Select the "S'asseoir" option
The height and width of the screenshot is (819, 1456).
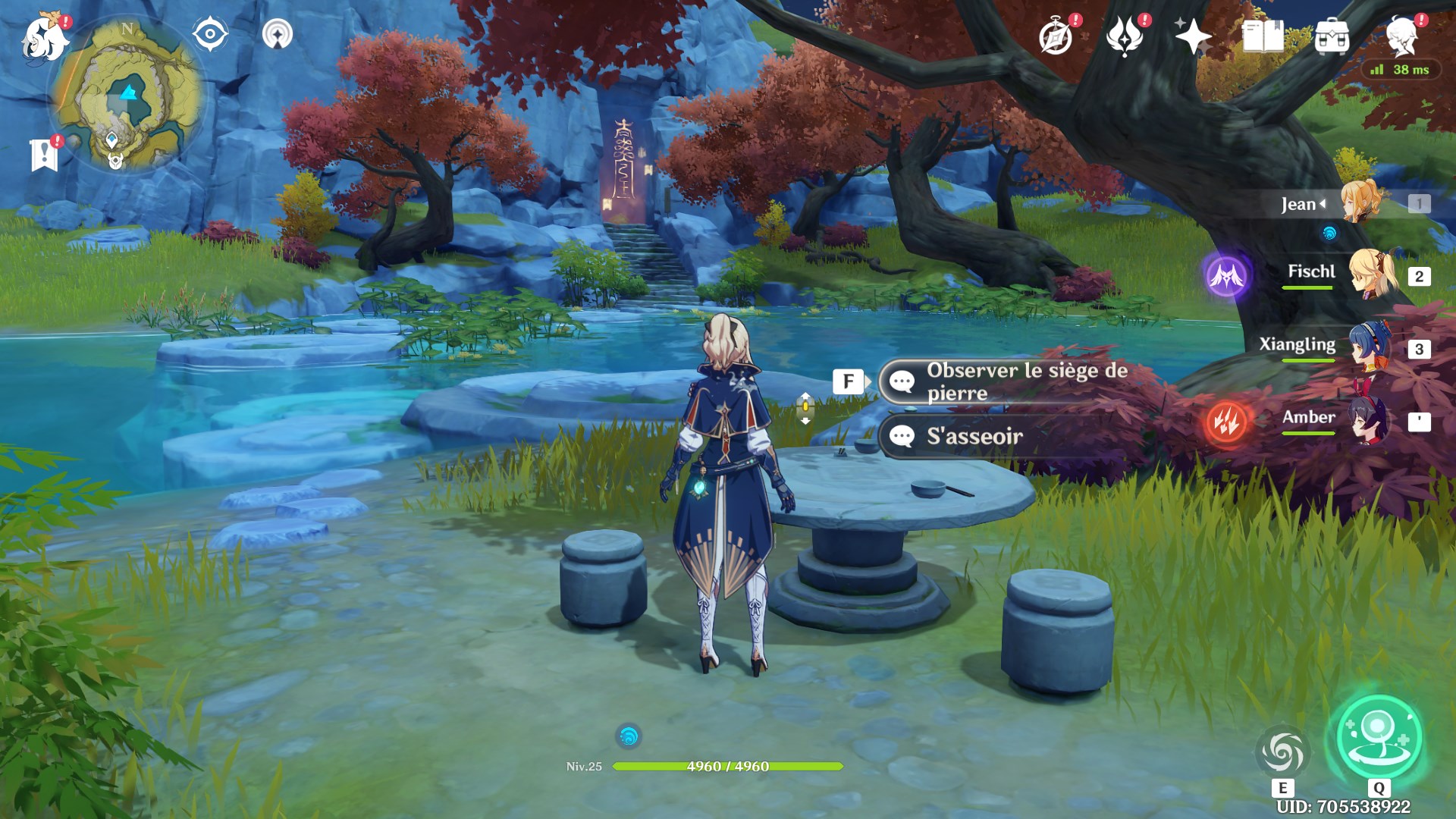pyautogui.click(x=974, y=436)
